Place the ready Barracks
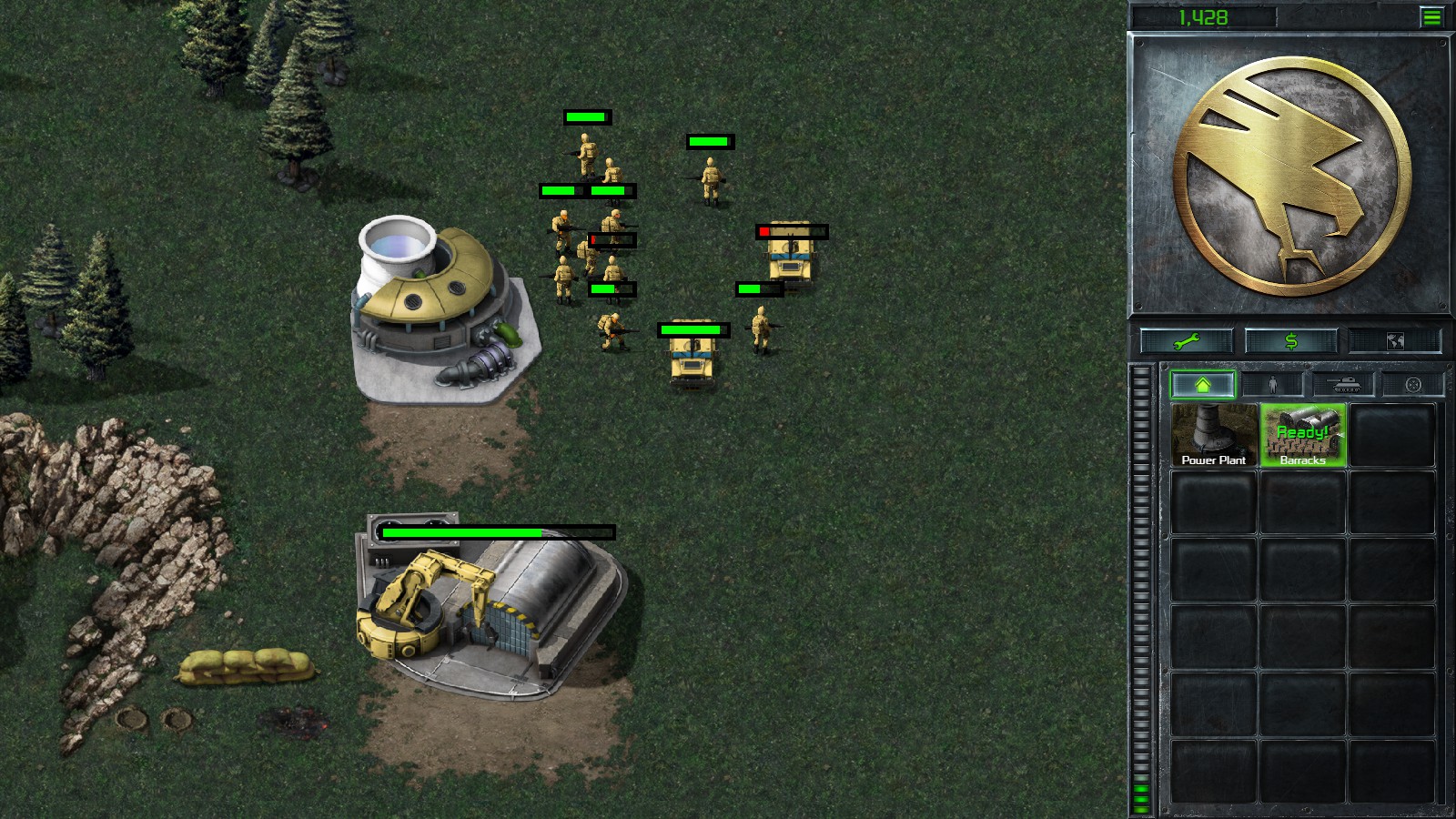This screenshot has width=1456, height=819. tap(1300, 437)
